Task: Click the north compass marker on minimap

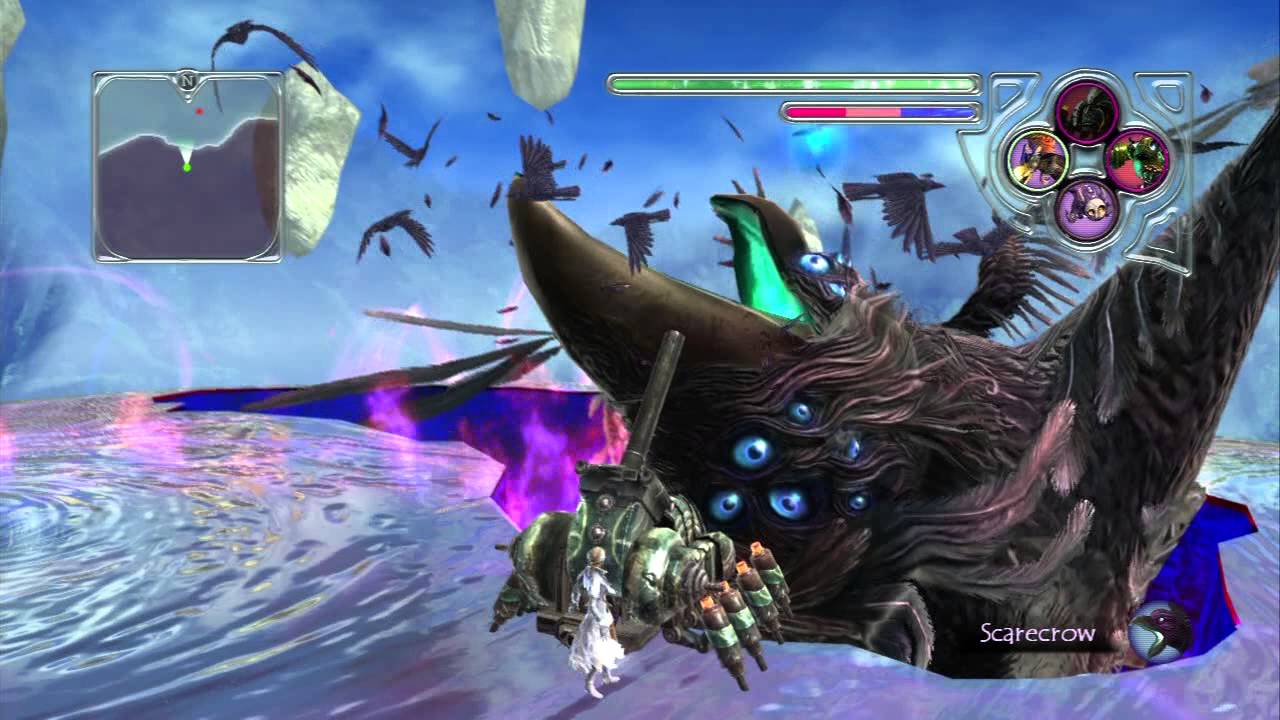Action: coord(187,81)
